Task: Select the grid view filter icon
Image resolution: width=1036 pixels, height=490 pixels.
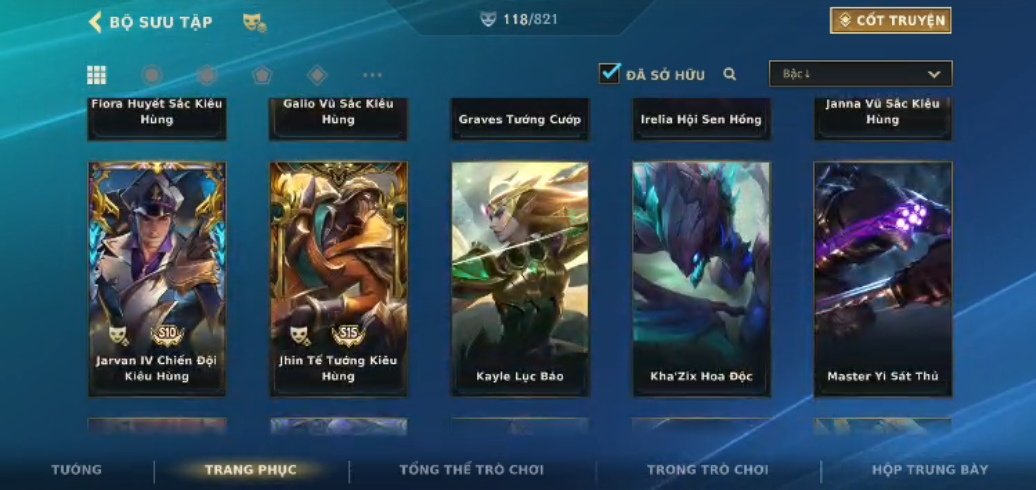Action: point(97,75)
